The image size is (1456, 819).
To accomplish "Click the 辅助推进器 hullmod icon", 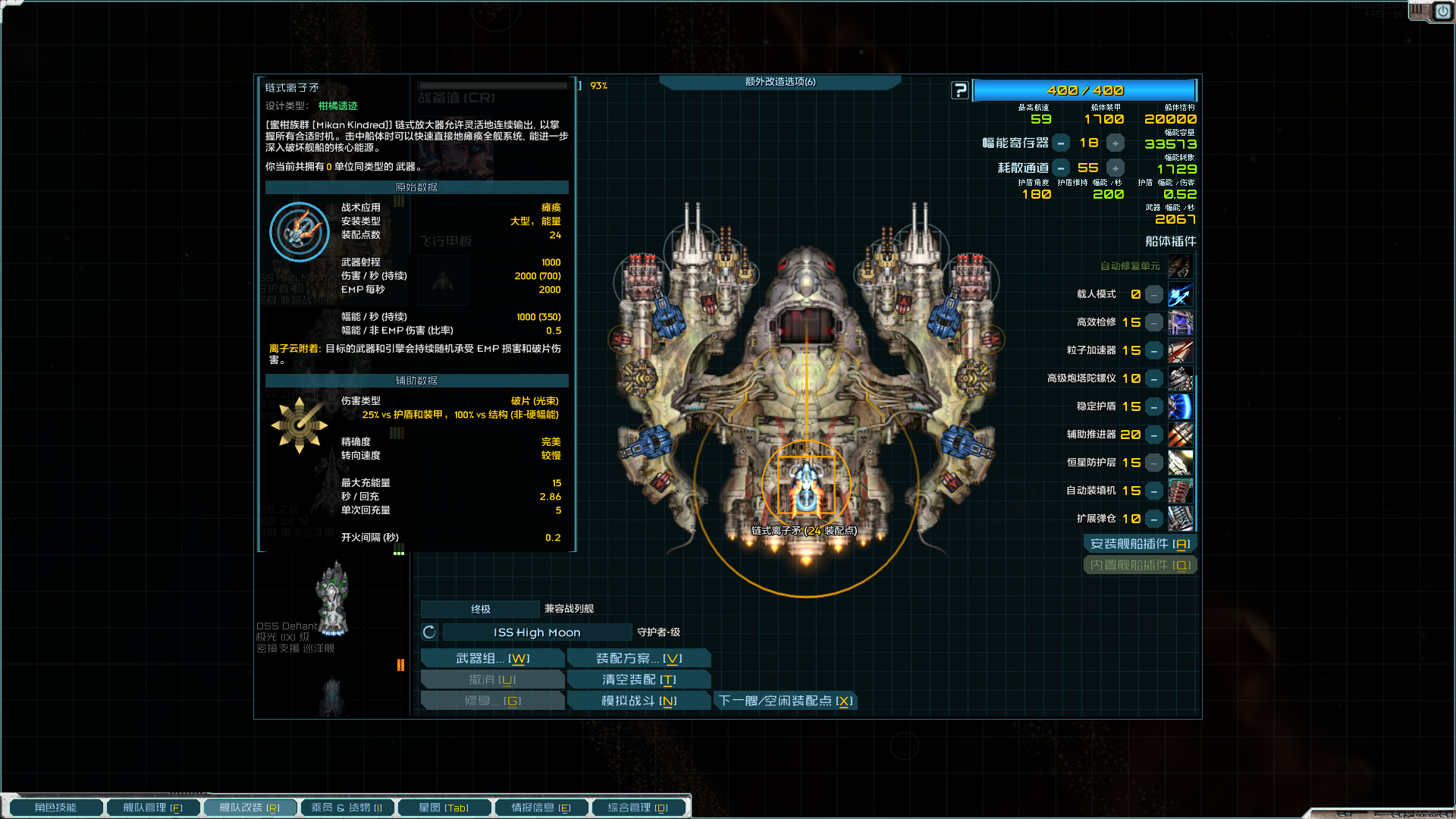I will pyautogui.click(x=1181, y=435).
